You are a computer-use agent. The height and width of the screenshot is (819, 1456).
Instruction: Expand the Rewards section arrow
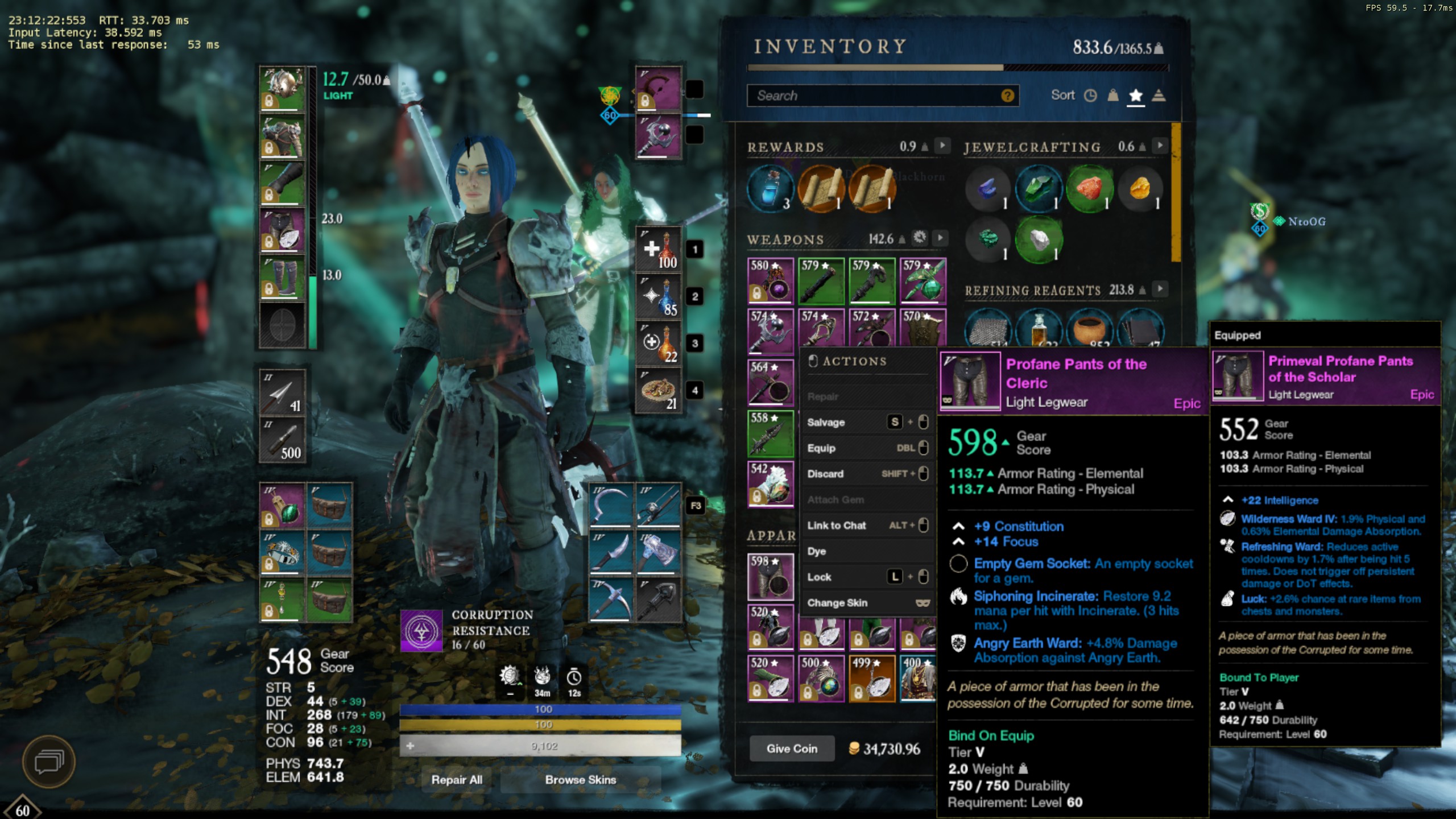coord(942,146)
